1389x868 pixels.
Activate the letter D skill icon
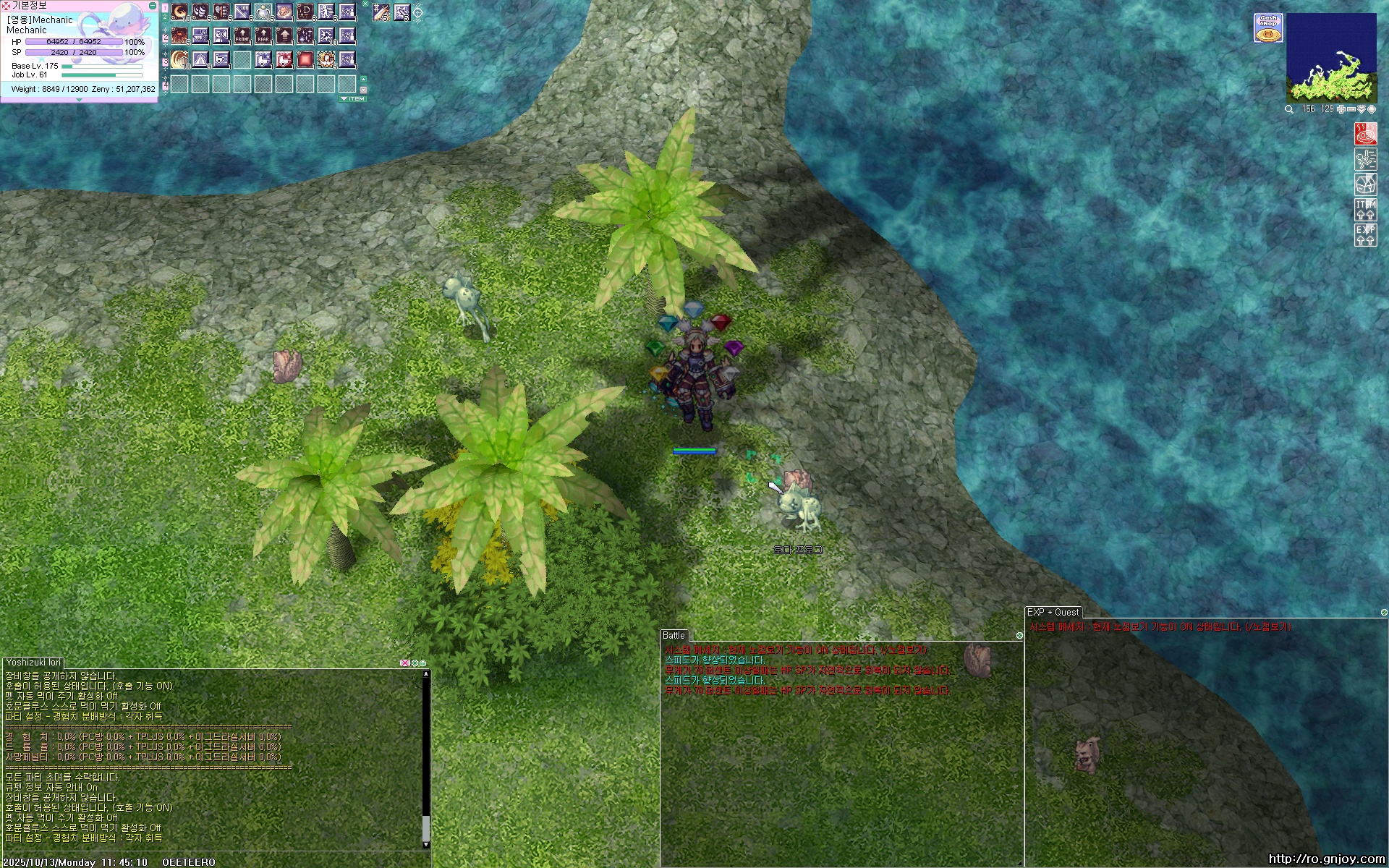coord(305,12)
